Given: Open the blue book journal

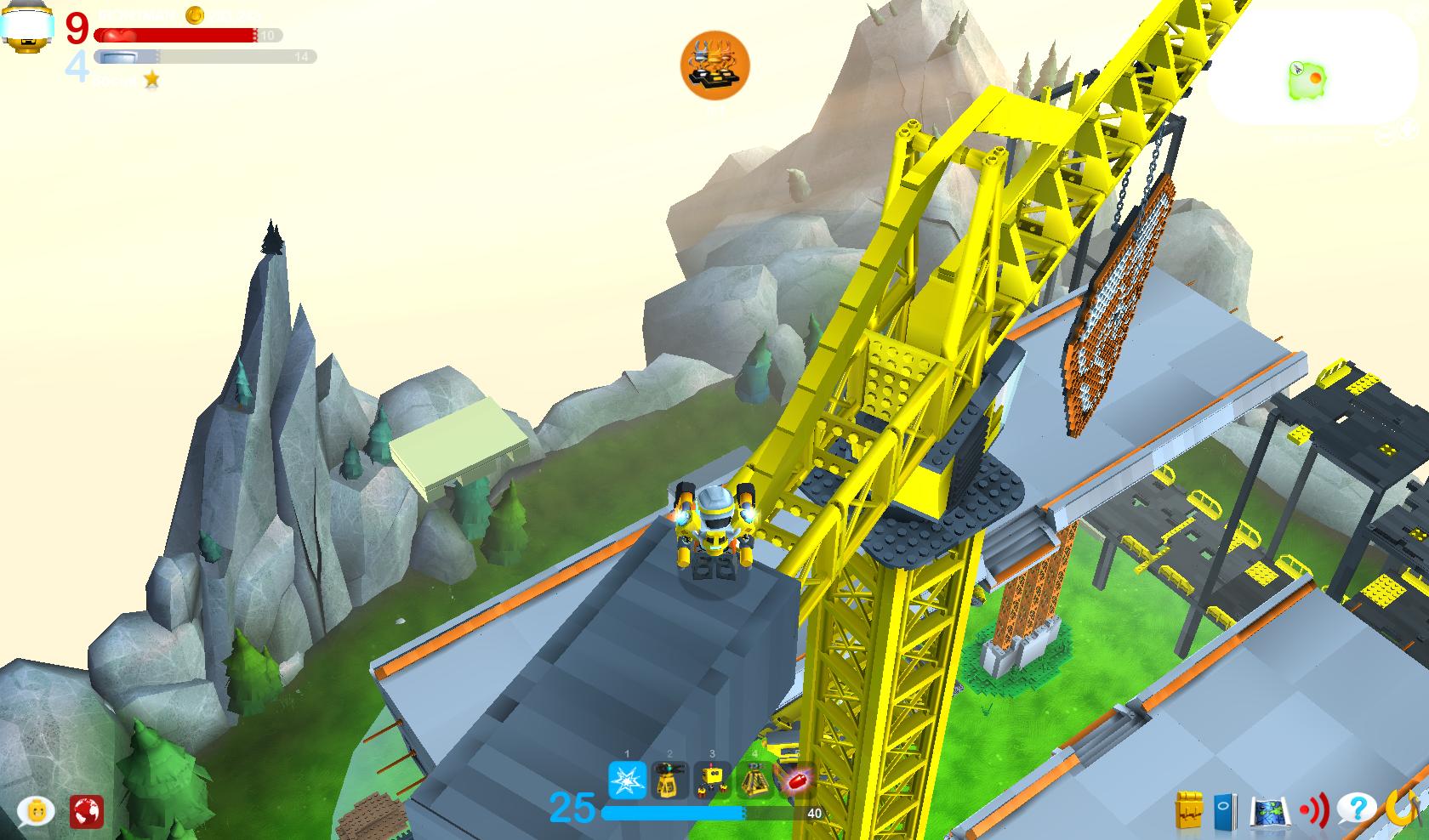Looking at the screenshot, I should [1225, 810].
